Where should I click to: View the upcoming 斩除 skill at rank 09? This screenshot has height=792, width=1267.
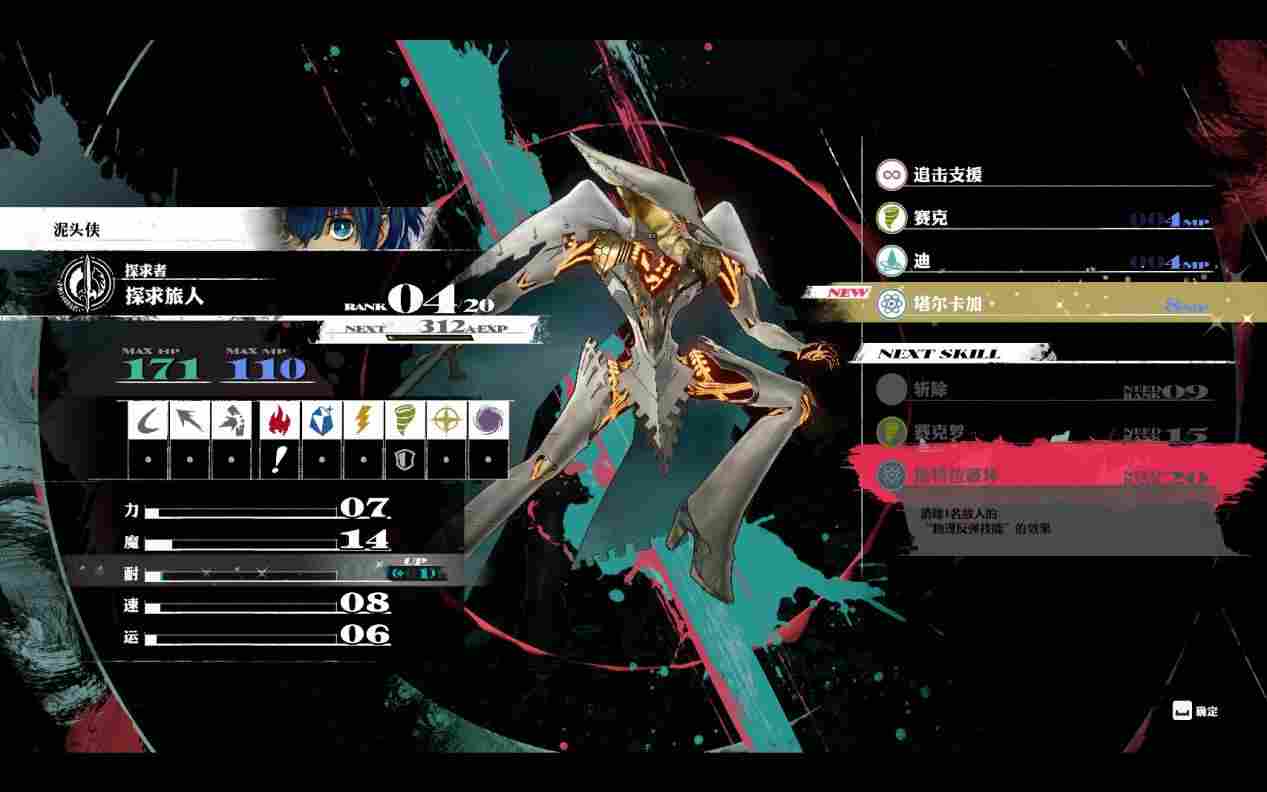tap(1040, 390)
